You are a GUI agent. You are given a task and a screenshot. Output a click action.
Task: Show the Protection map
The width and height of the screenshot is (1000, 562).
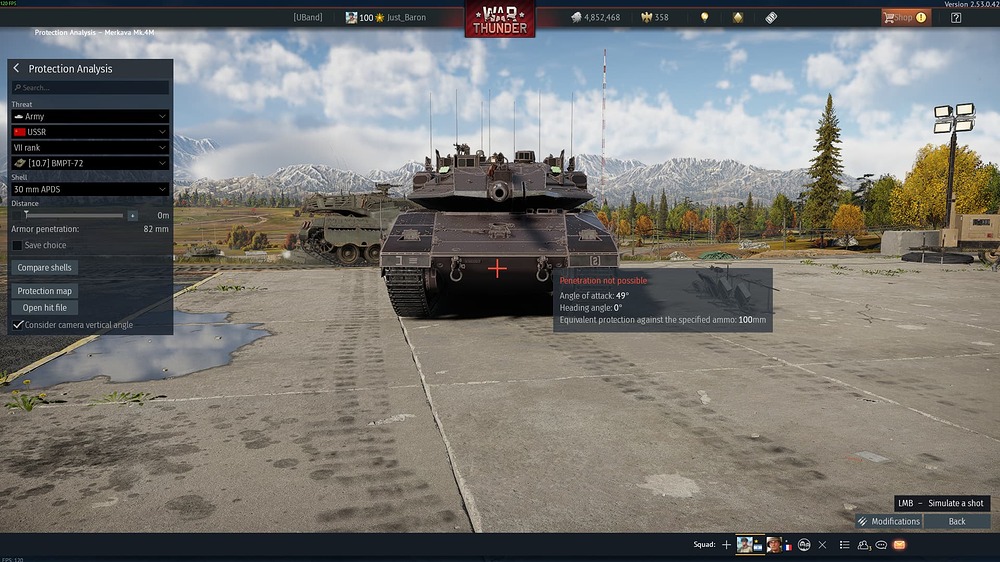[44, 291]
